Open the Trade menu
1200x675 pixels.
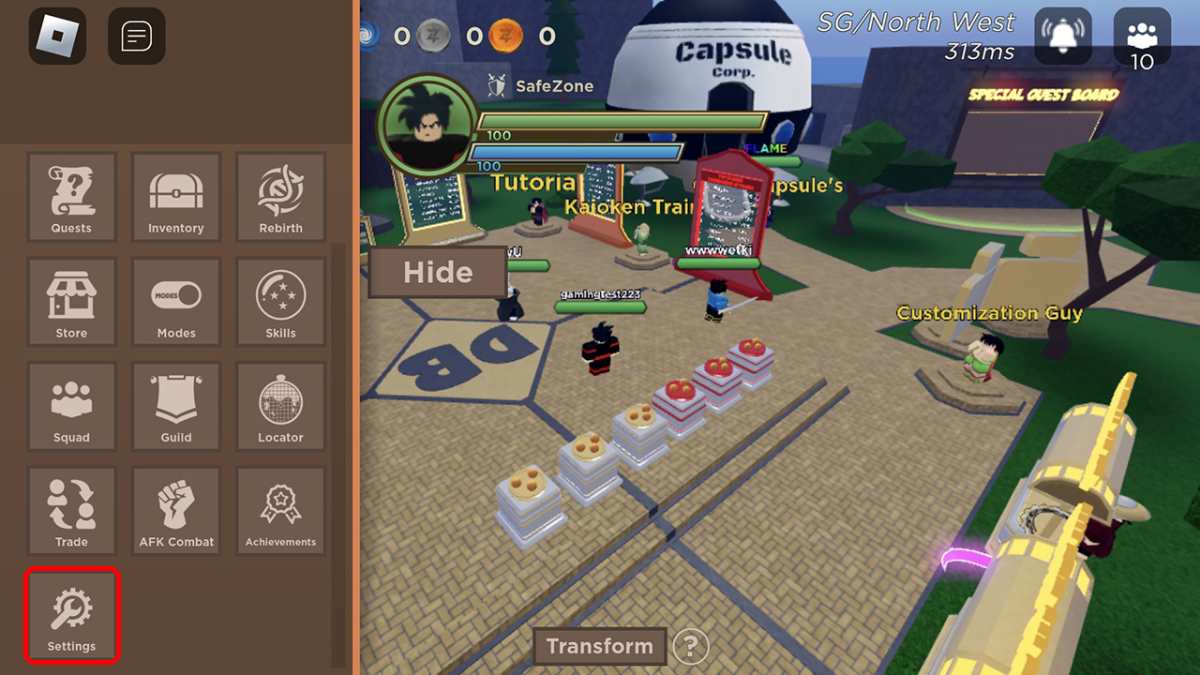71,511
